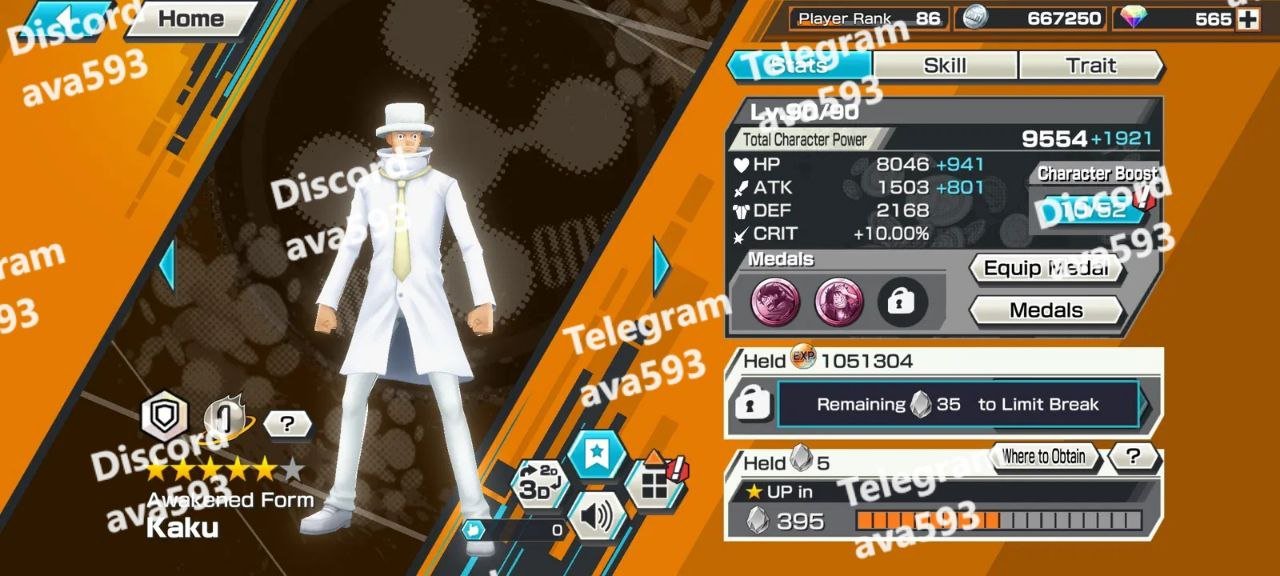This screenshot has height=576, width=1280.
Task: View the previous character with the left arrow
Action: coord(166,266)
